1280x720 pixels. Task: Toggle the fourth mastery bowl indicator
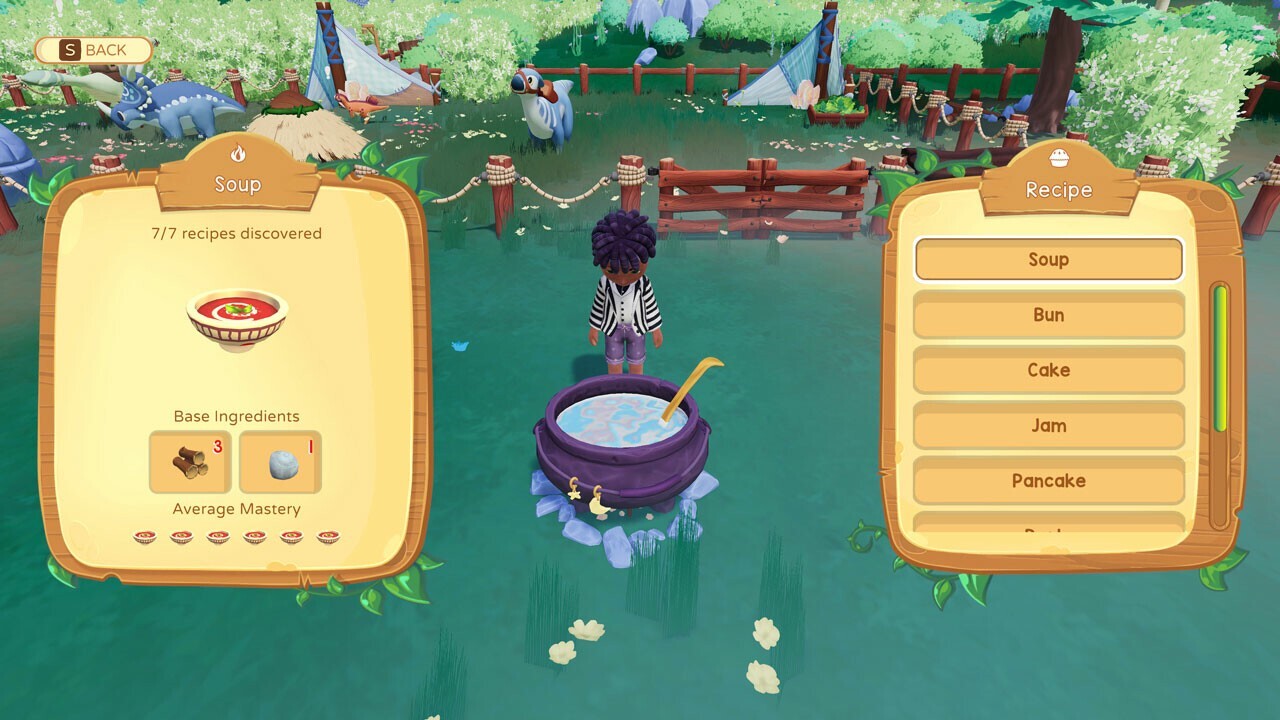point(255,537)
